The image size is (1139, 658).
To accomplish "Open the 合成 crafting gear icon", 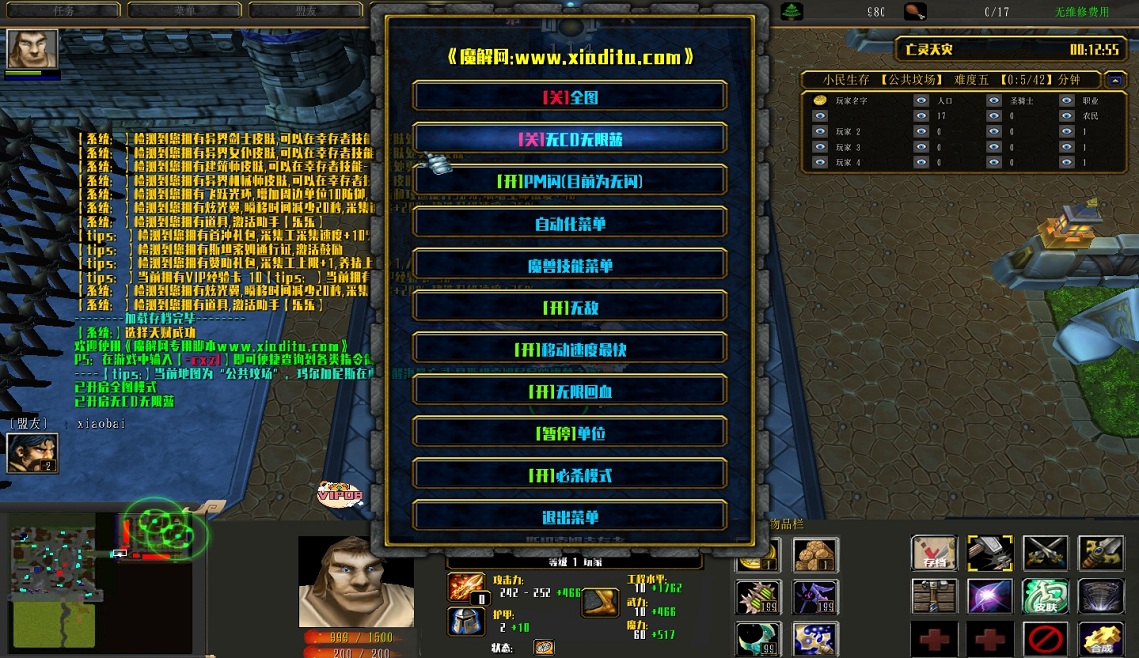I will click(x=1100, y=638).
